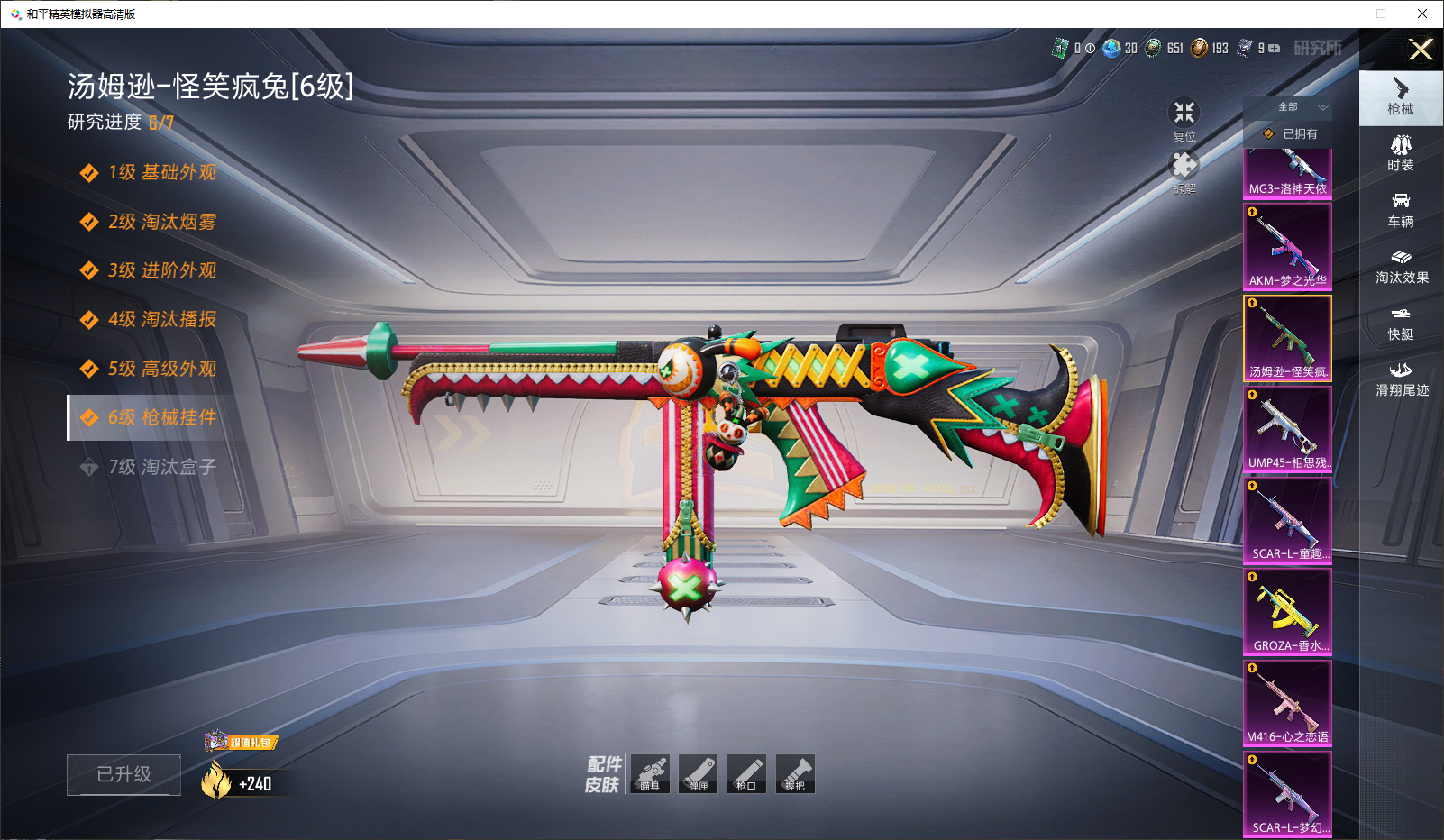The width and height of the screenshot is (1444, 840).
Task: Select level 1 基础外观 entry
Action: [161, 173]
